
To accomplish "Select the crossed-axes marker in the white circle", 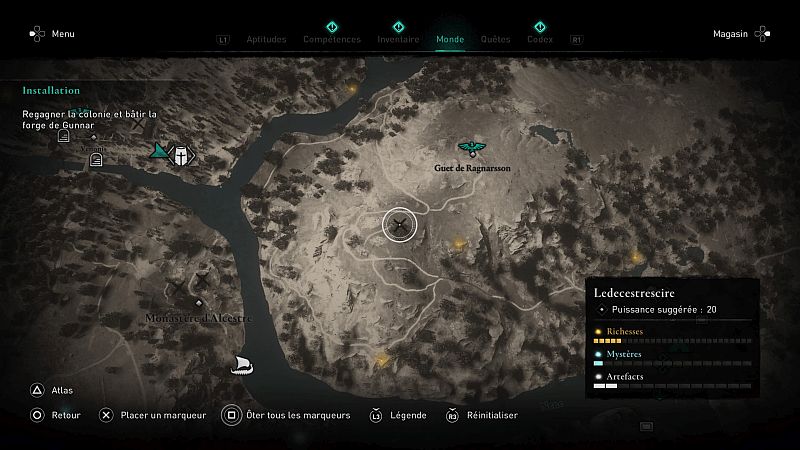I will [400, 225].
